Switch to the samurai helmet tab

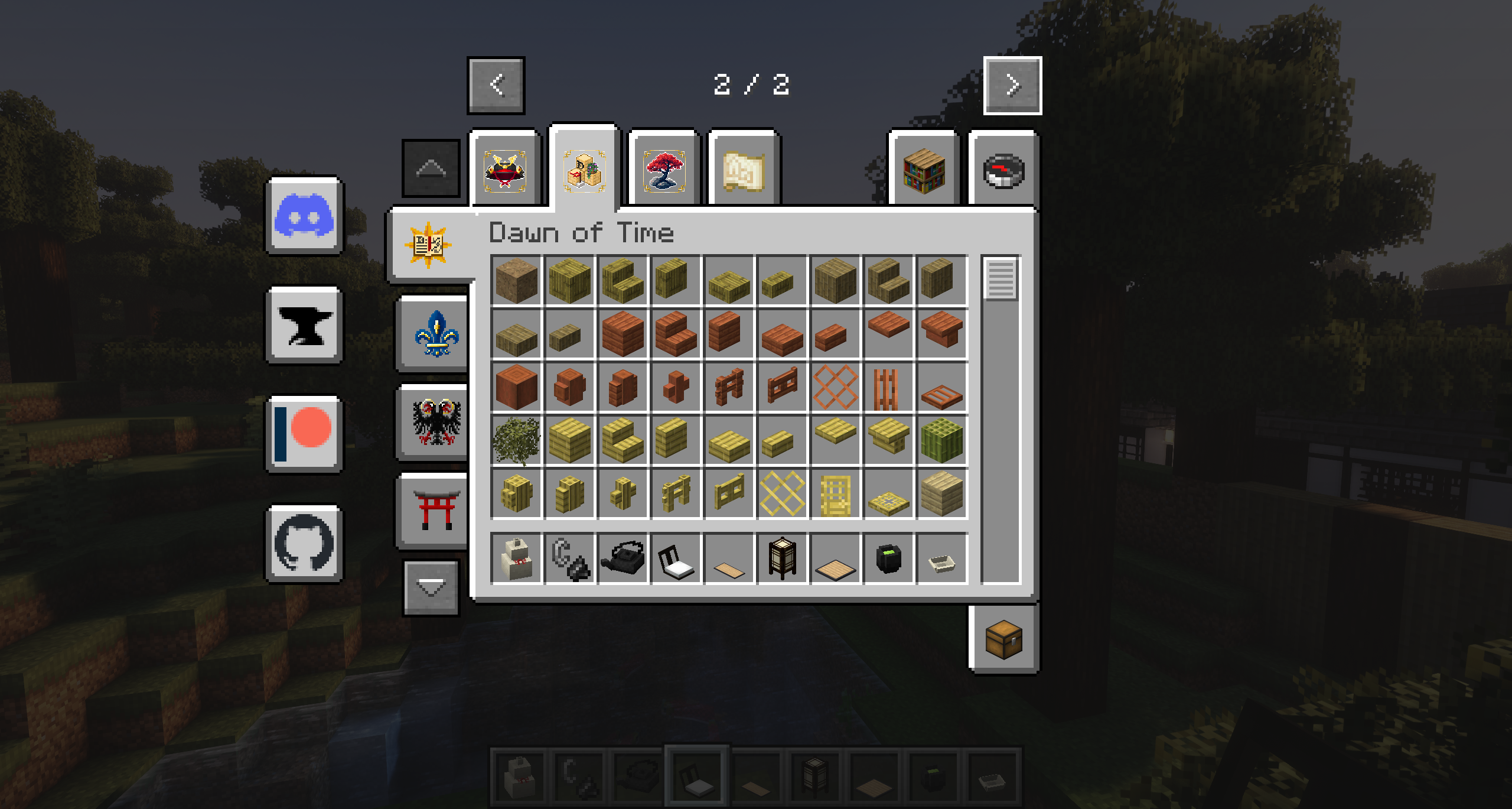point(505,170)
